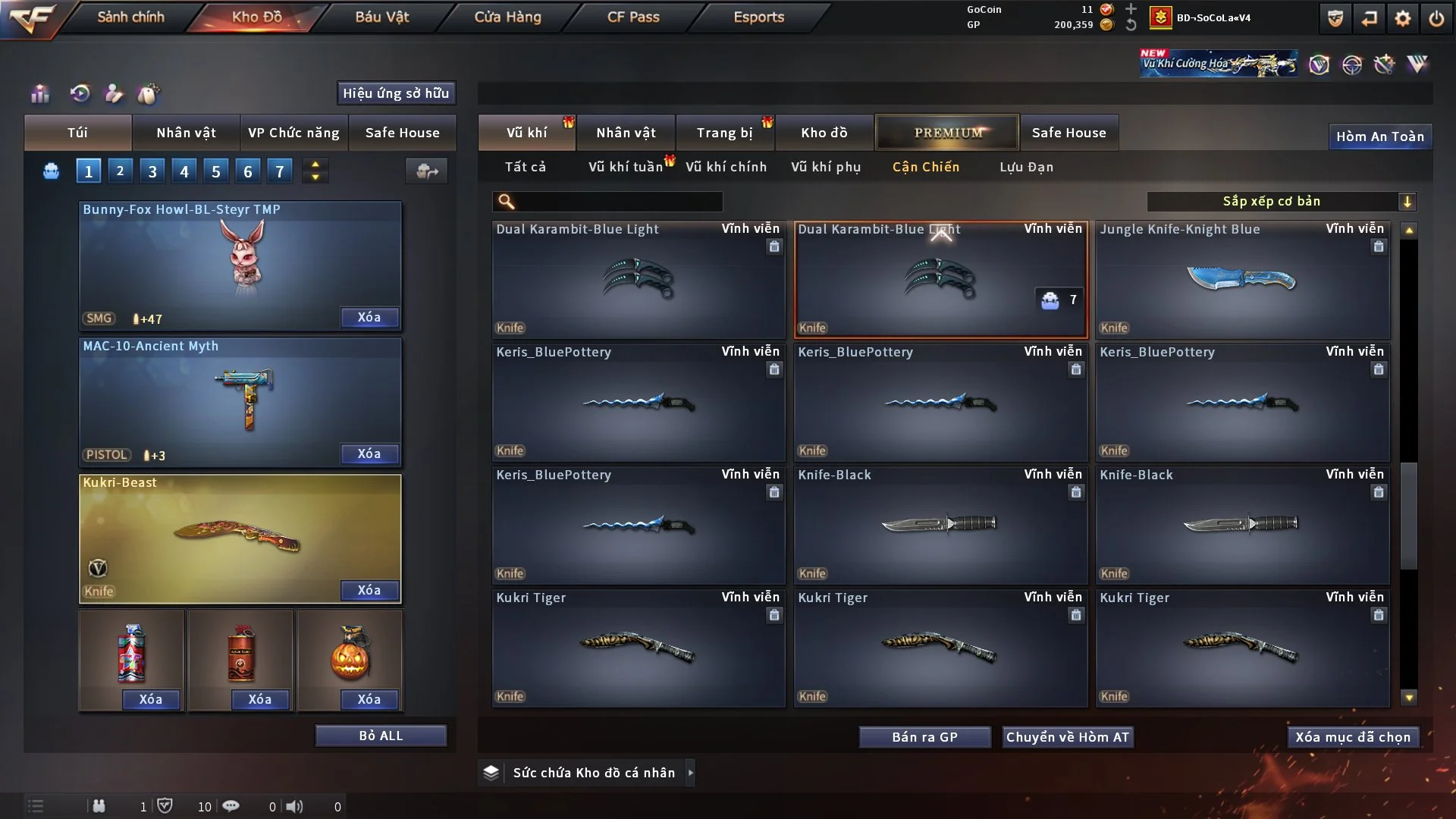This screenshot has width=1456, height=819.
Task: Click the power/exit icon top right
Action: (1438, 17)
